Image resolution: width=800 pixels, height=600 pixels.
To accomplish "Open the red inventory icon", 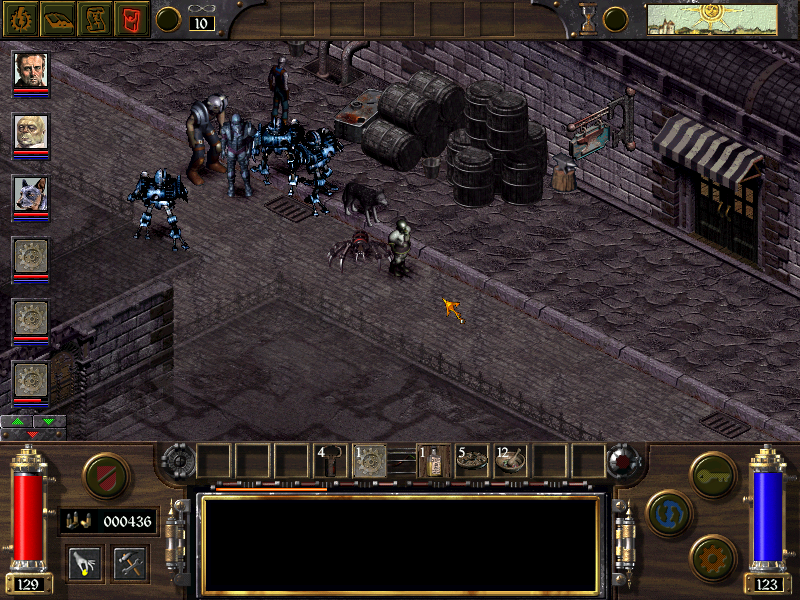I will 130,18.
